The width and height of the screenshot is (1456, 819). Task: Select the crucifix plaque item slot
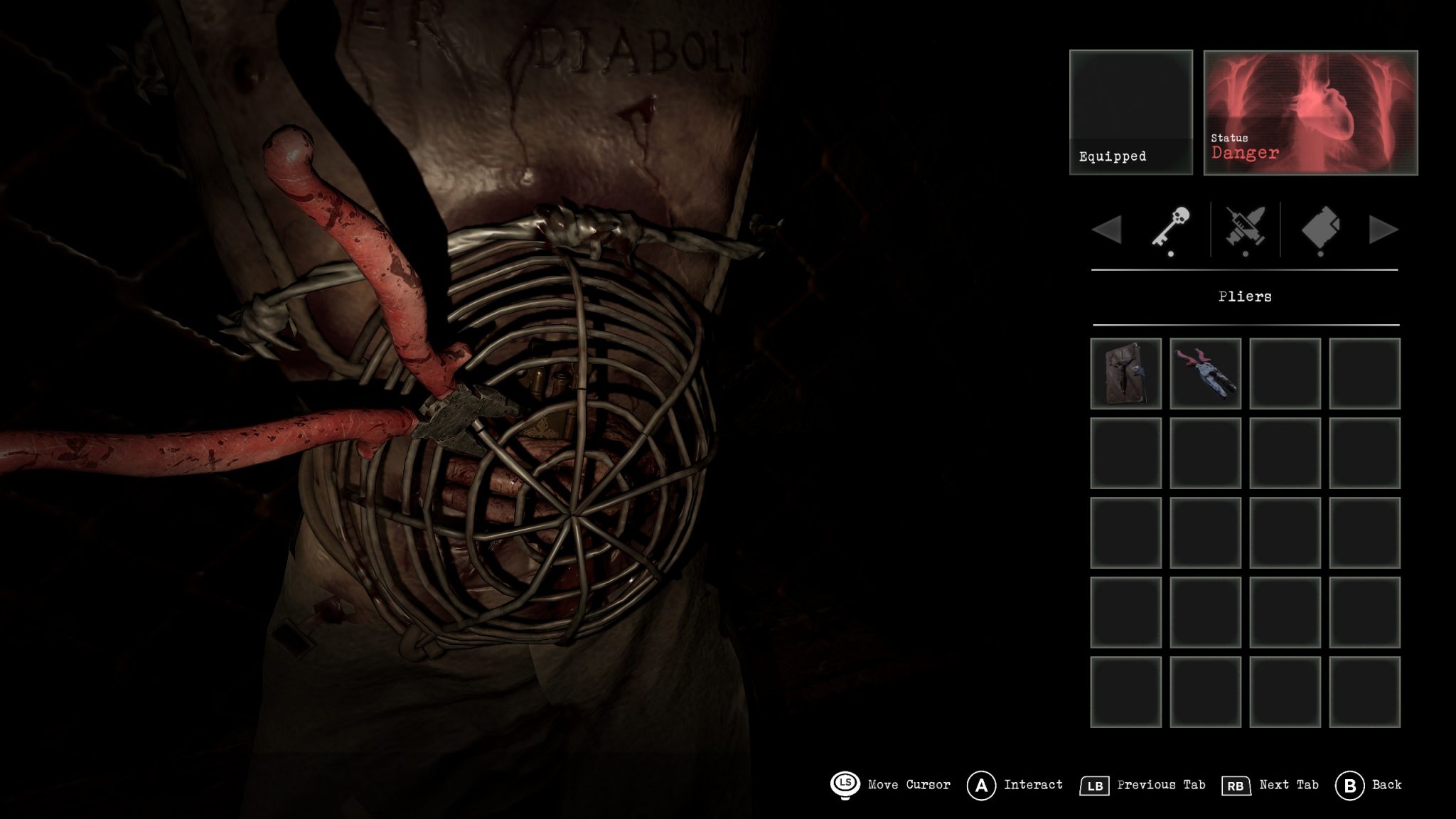click(1125, 373)
